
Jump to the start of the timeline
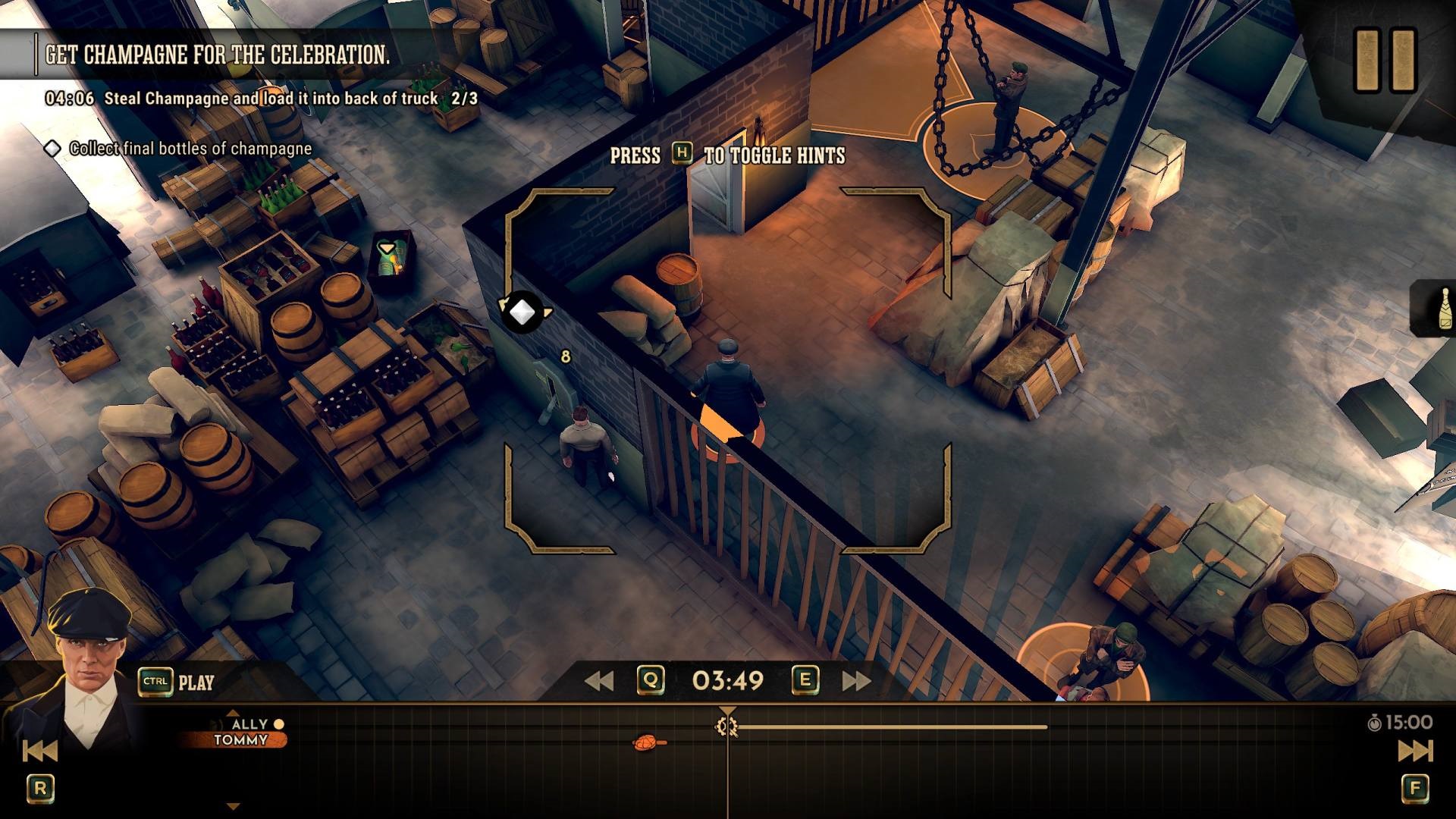coord(39,751)
